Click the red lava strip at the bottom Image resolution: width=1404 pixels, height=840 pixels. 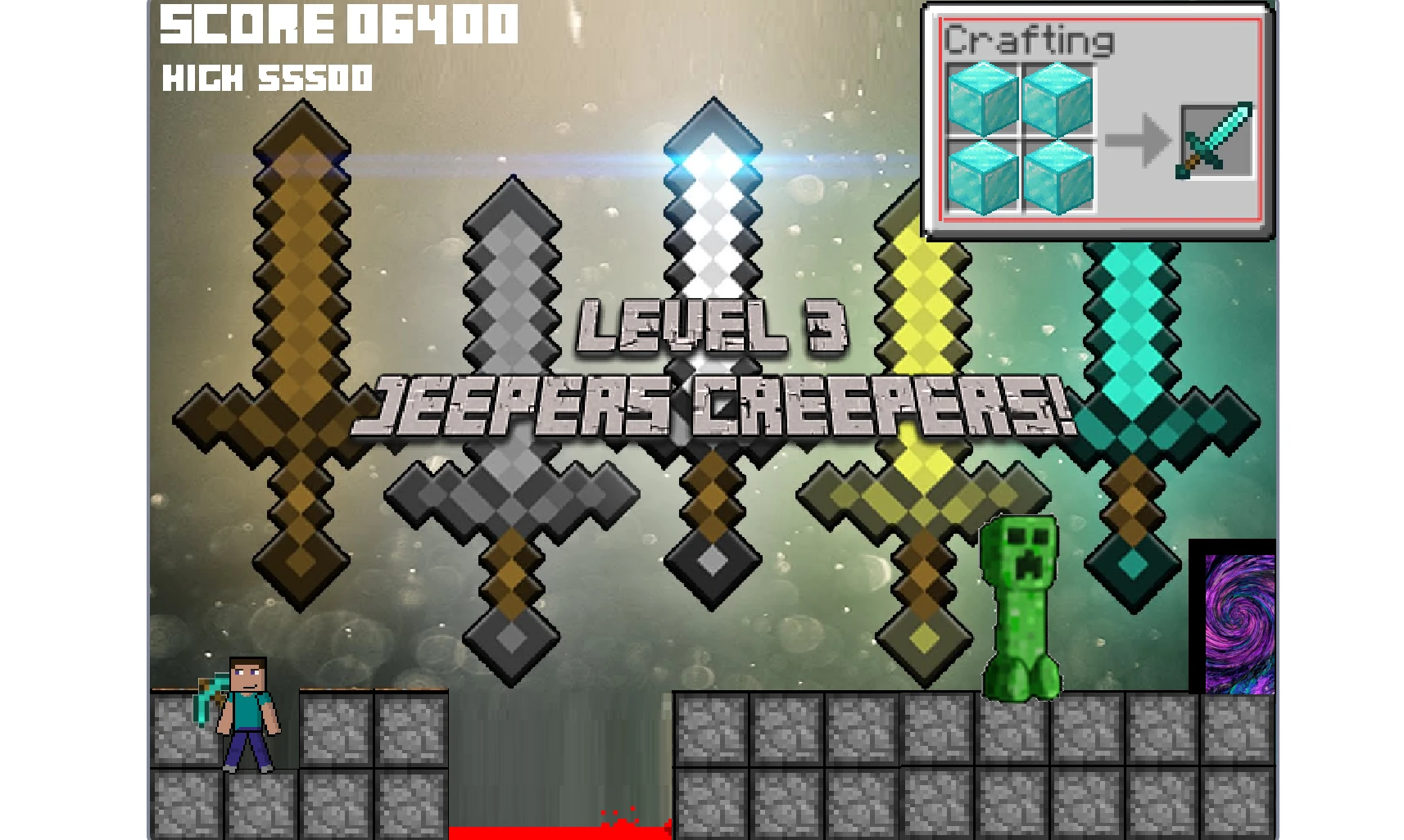[557, 833]
